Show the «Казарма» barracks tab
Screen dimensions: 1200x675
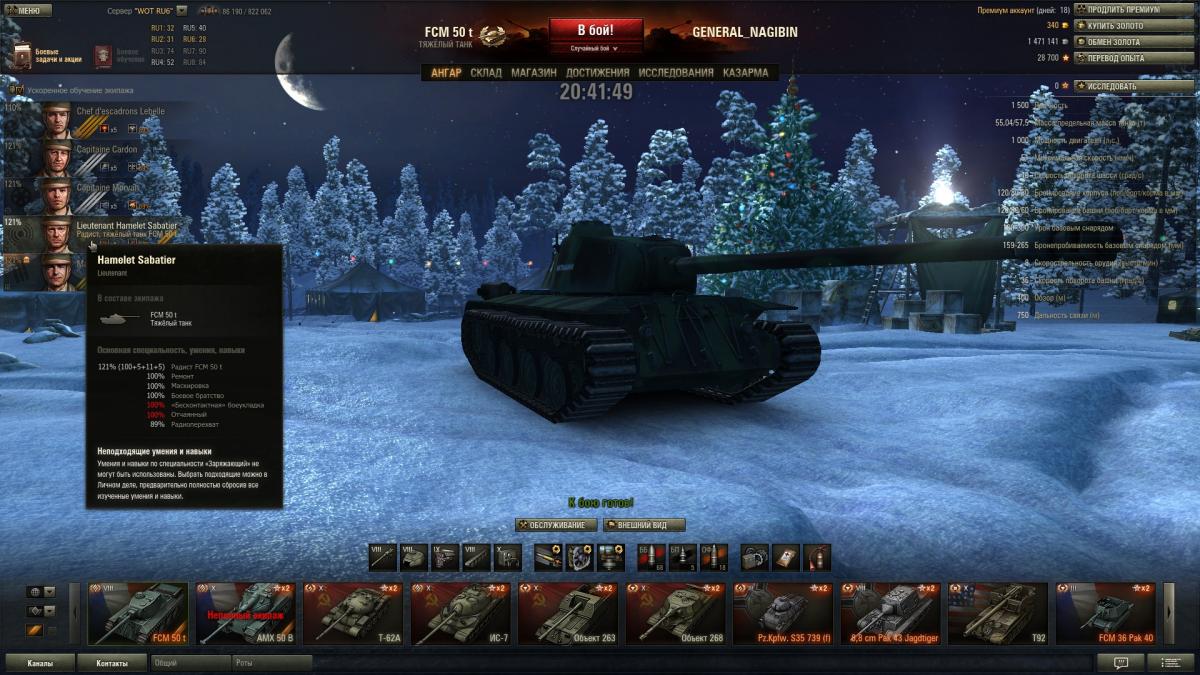[745, 73]
